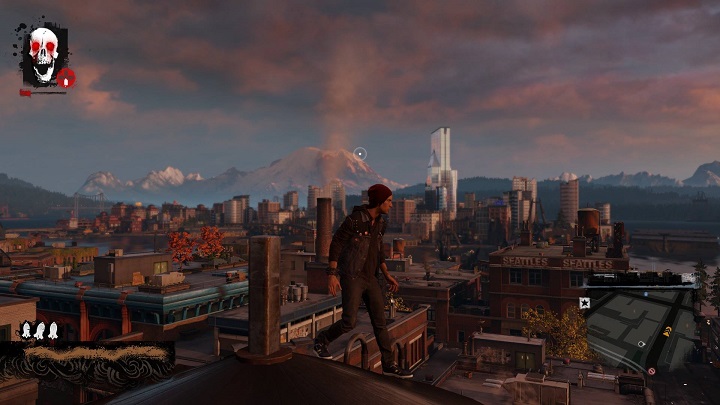Click the star marker on the minimap
The image size is (720, 405).
585,302
